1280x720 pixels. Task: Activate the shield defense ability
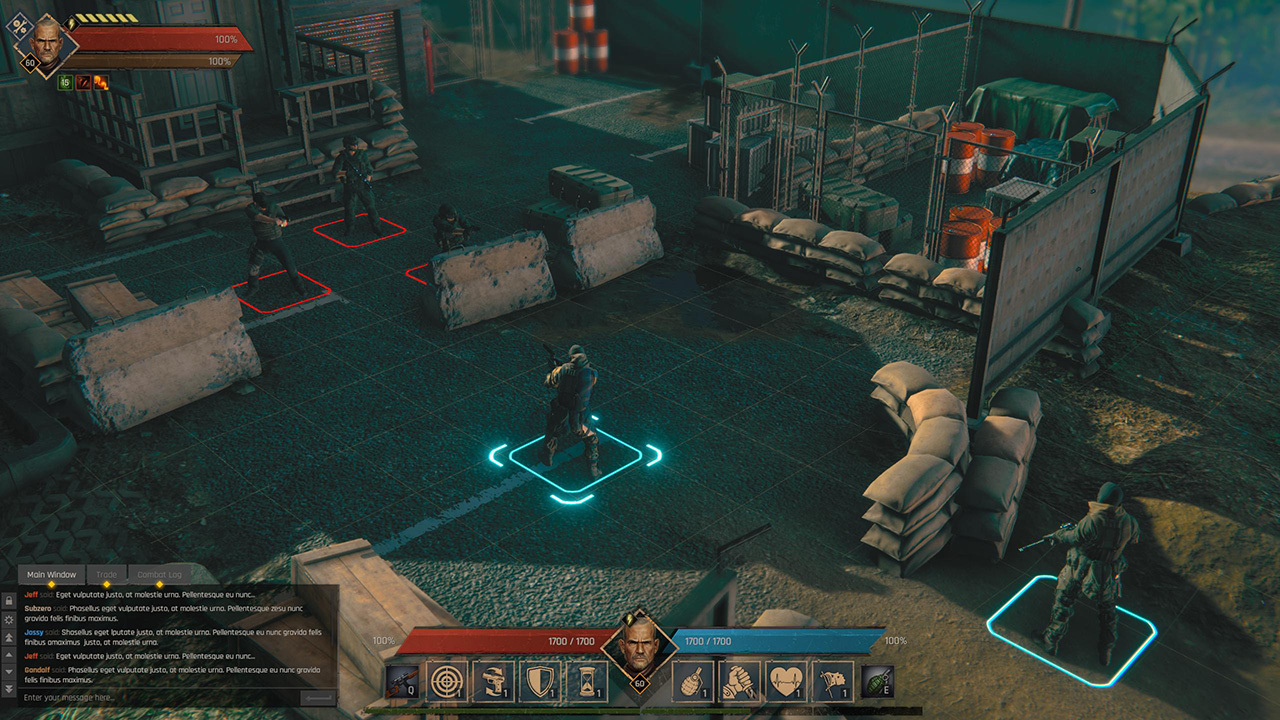point(540,681)
